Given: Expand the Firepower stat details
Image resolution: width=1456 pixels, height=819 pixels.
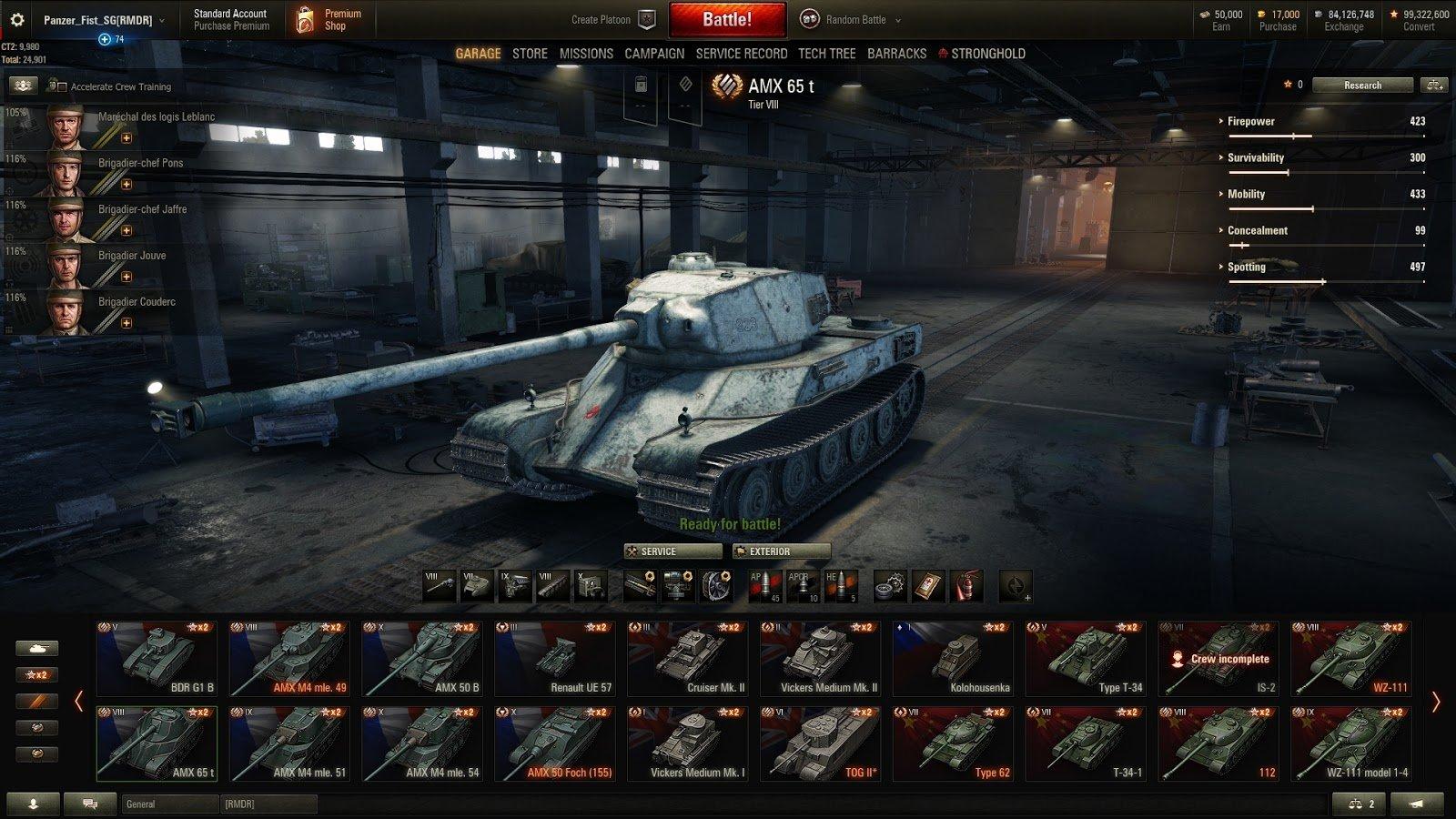Looking at the screenshot, I should [1250, 121].
